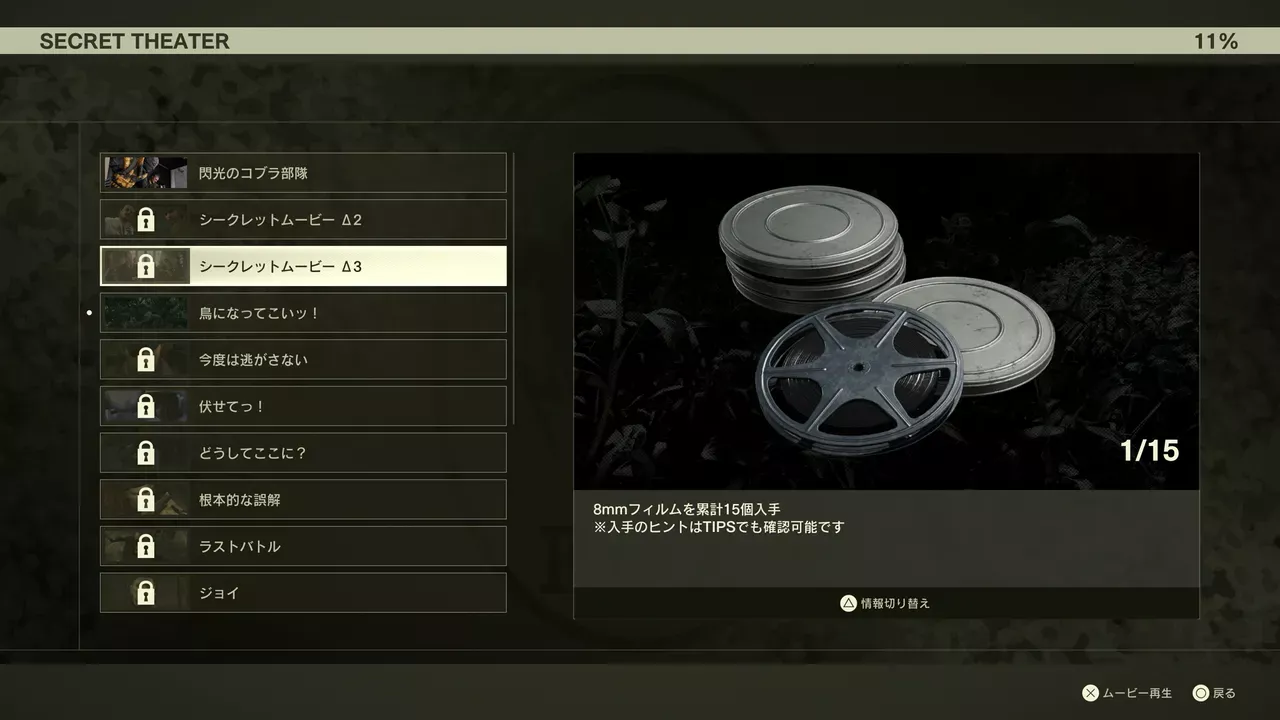Click the thumbnail of 閃光のコブラ部隊

(x=144, y=172)
